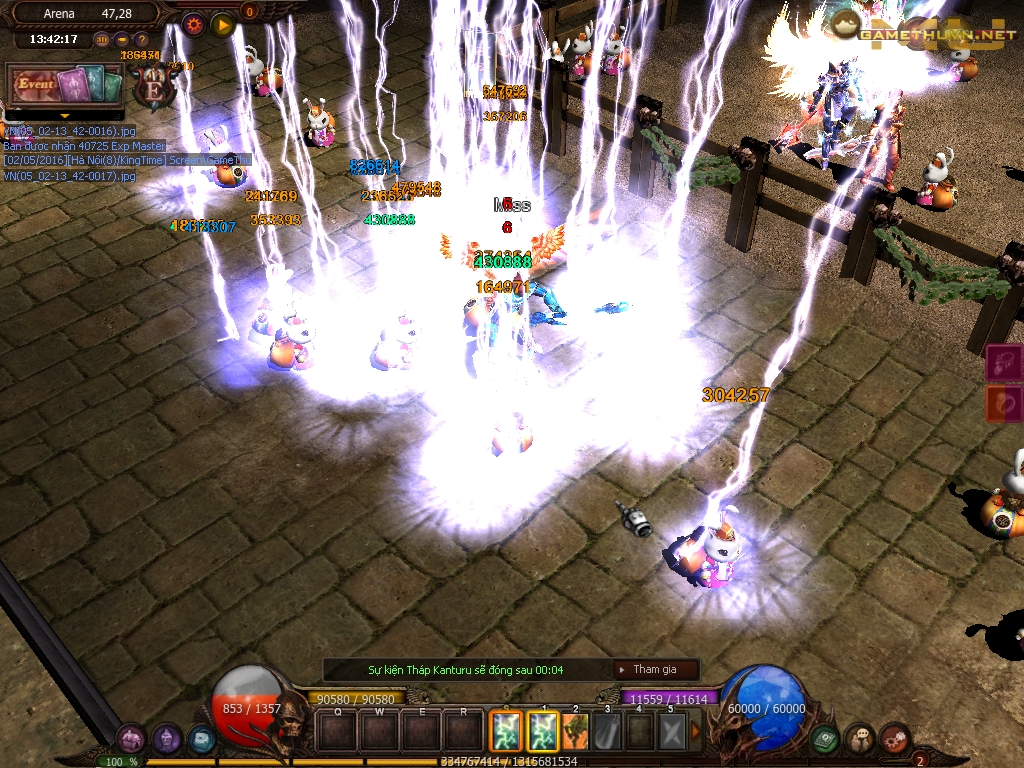Join the Kanturu event via Tham gia

point(656,669)
